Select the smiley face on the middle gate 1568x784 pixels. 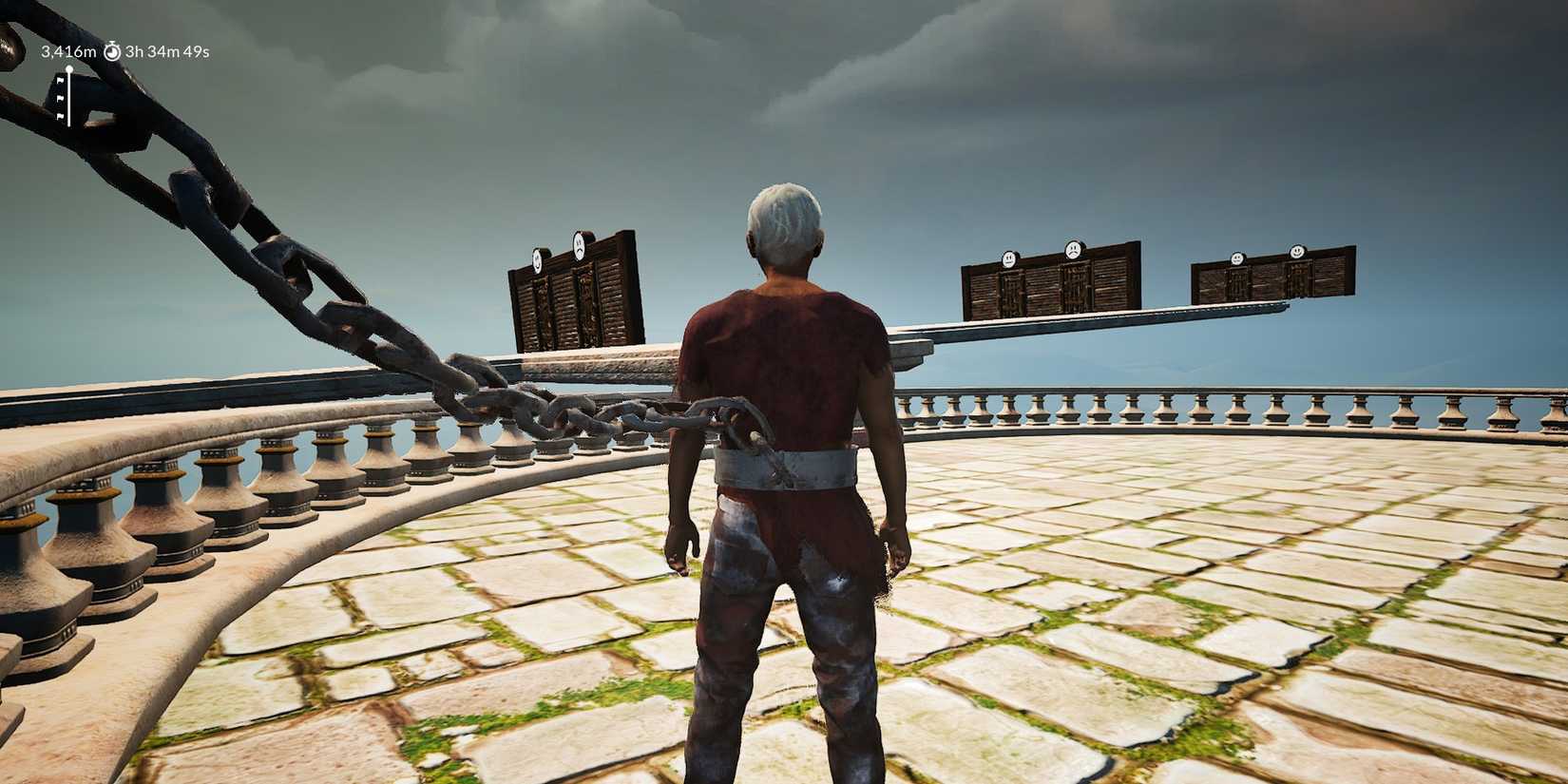point(1010,258)
